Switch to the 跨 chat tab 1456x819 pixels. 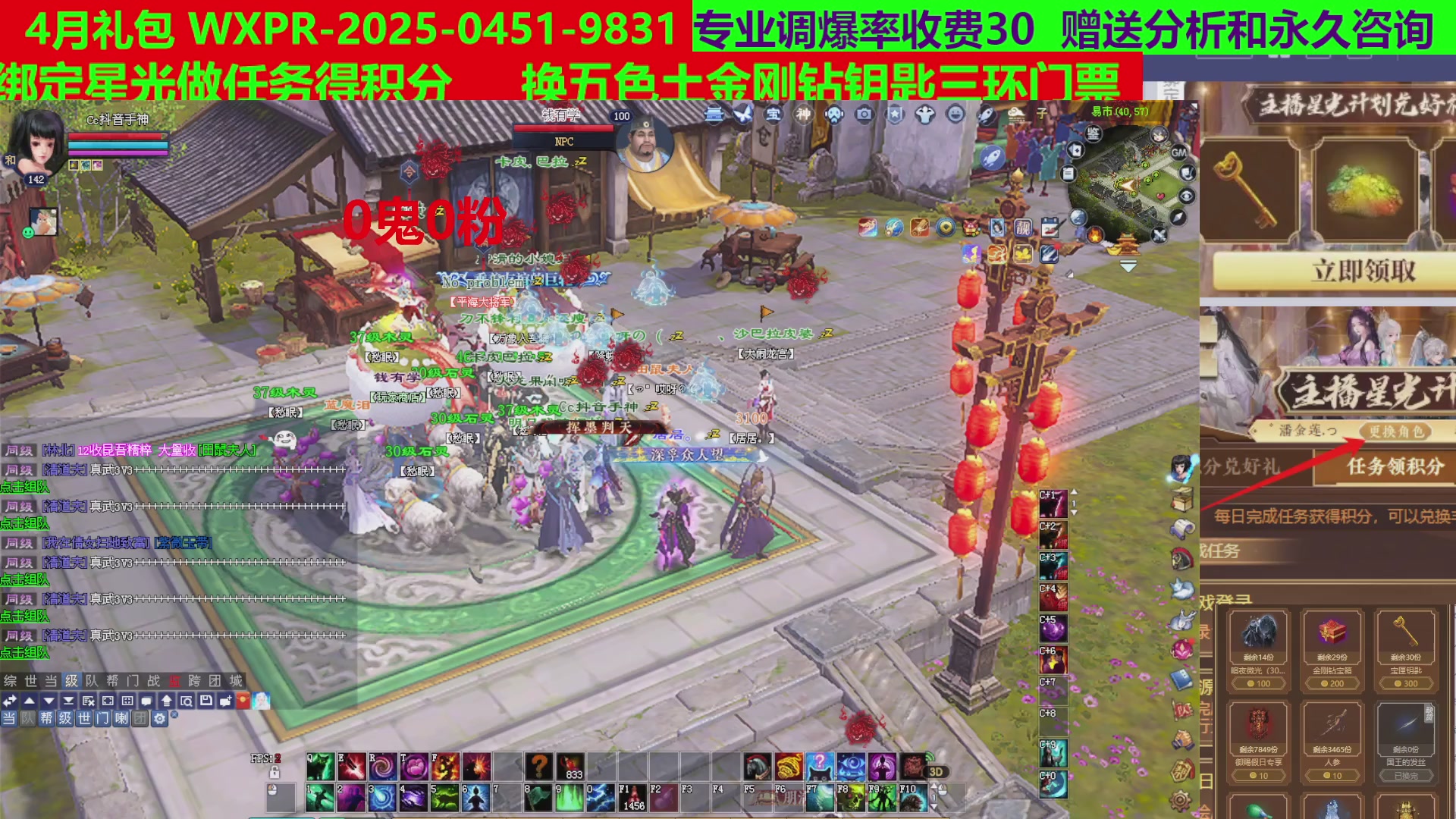point(196,681)
